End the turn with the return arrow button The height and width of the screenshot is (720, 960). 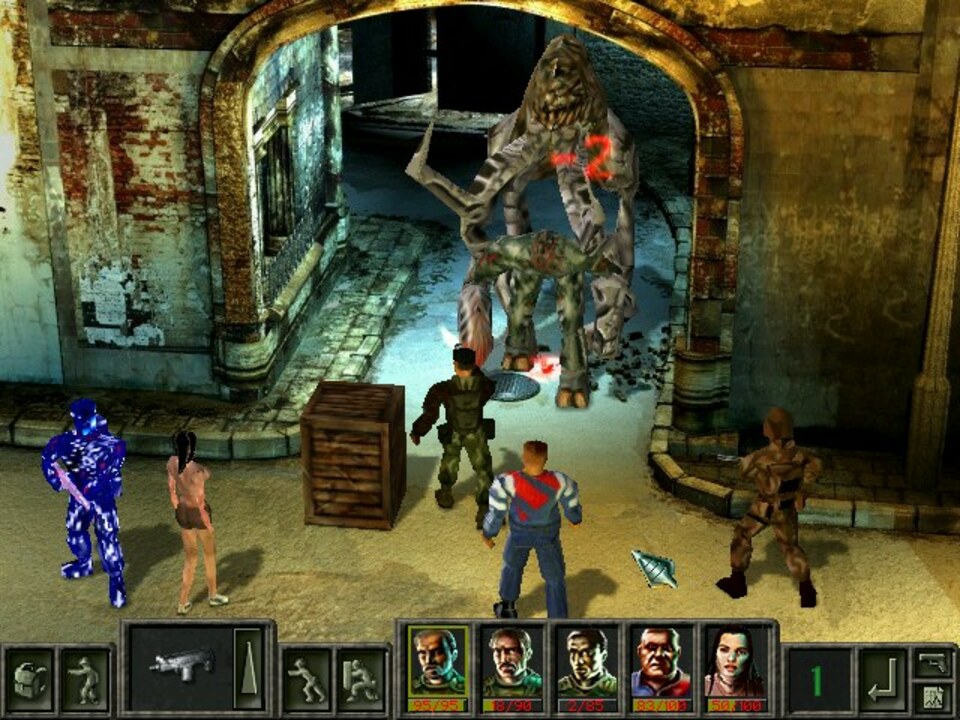point(881,680)
